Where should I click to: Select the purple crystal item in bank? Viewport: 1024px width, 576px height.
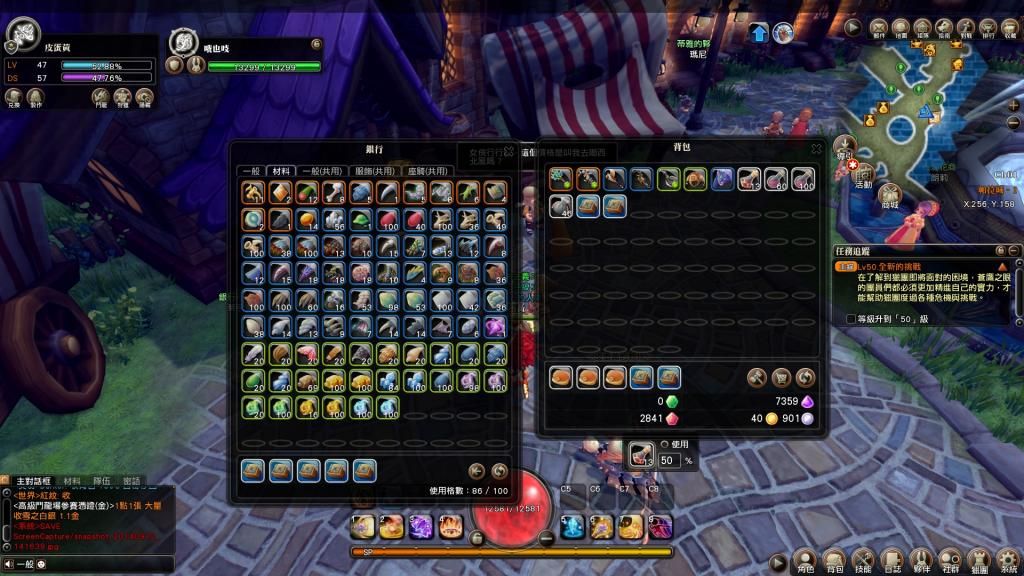click(x=495, y=326)
